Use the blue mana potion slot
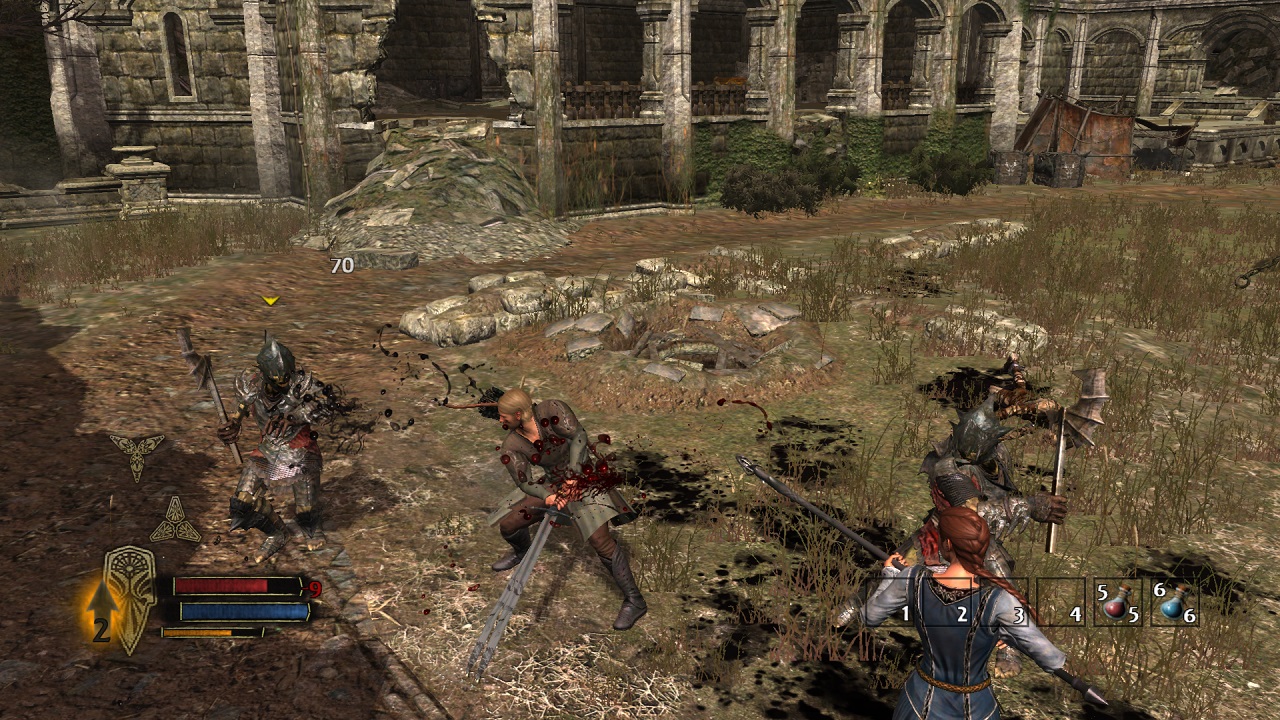1280x720 pixels. pyautogui.click(x=1174, y=603)
